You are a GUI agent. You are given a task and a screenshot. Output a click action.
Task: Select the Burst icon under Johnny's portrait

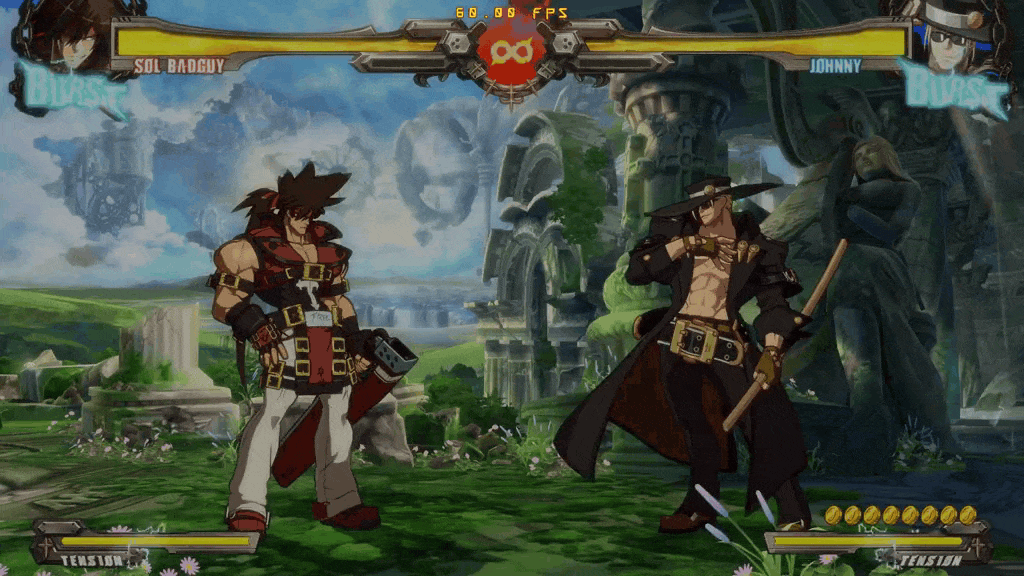coord(953,89)
